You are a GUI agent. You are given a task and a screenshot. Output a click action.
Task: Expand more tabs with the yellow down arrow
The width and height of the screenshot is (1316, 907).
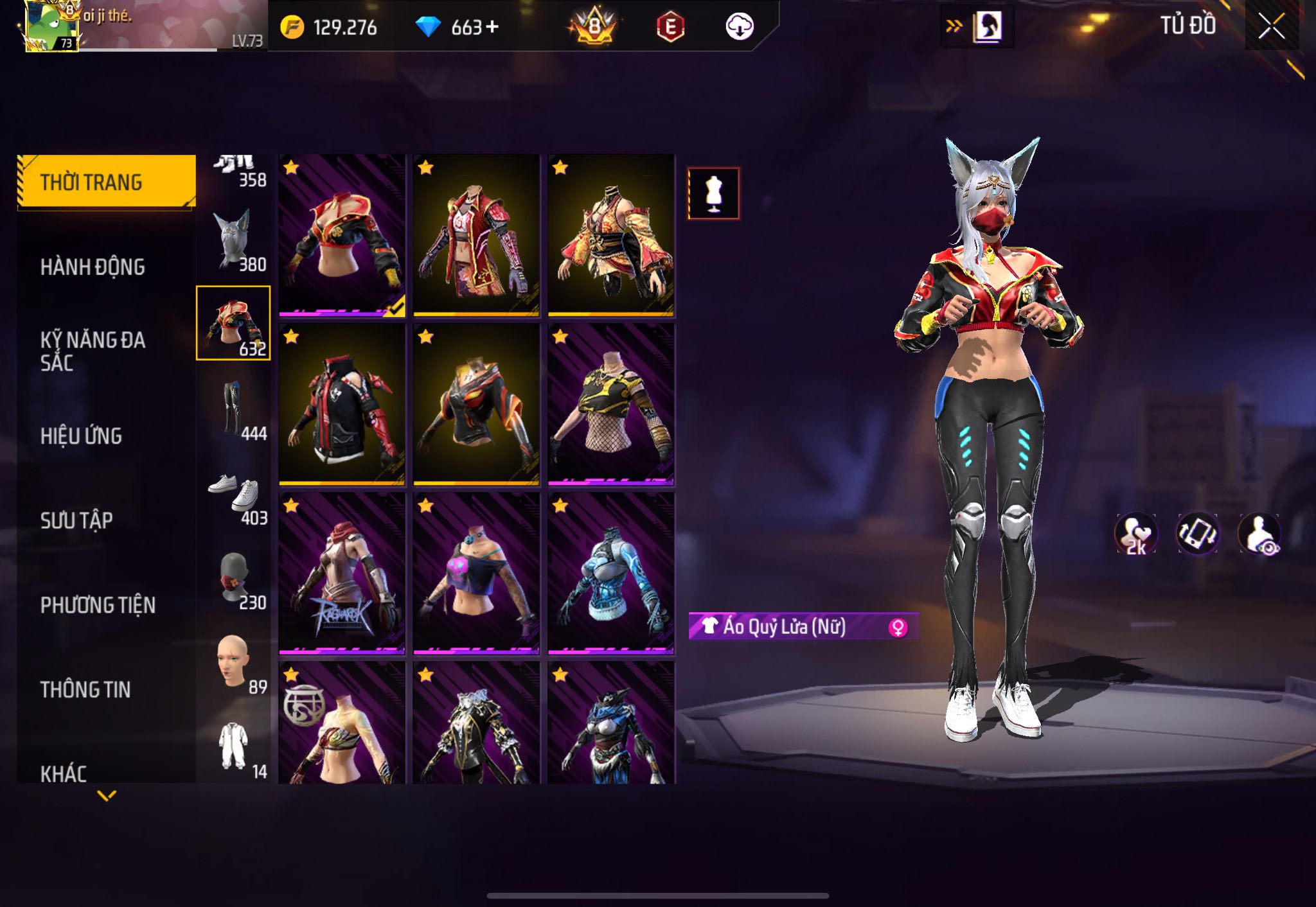tap(107, 796)
